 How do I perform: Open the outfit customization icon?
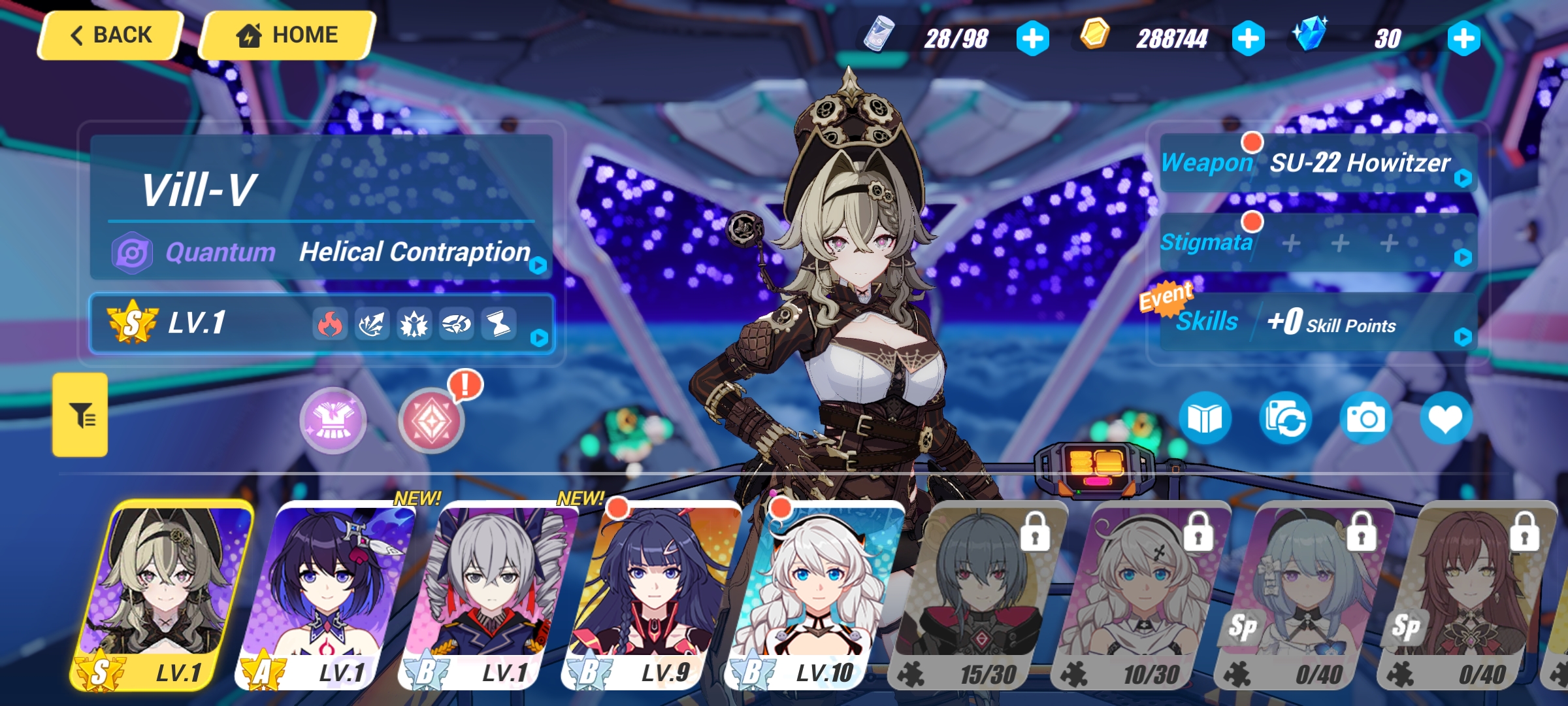point(333,421)
